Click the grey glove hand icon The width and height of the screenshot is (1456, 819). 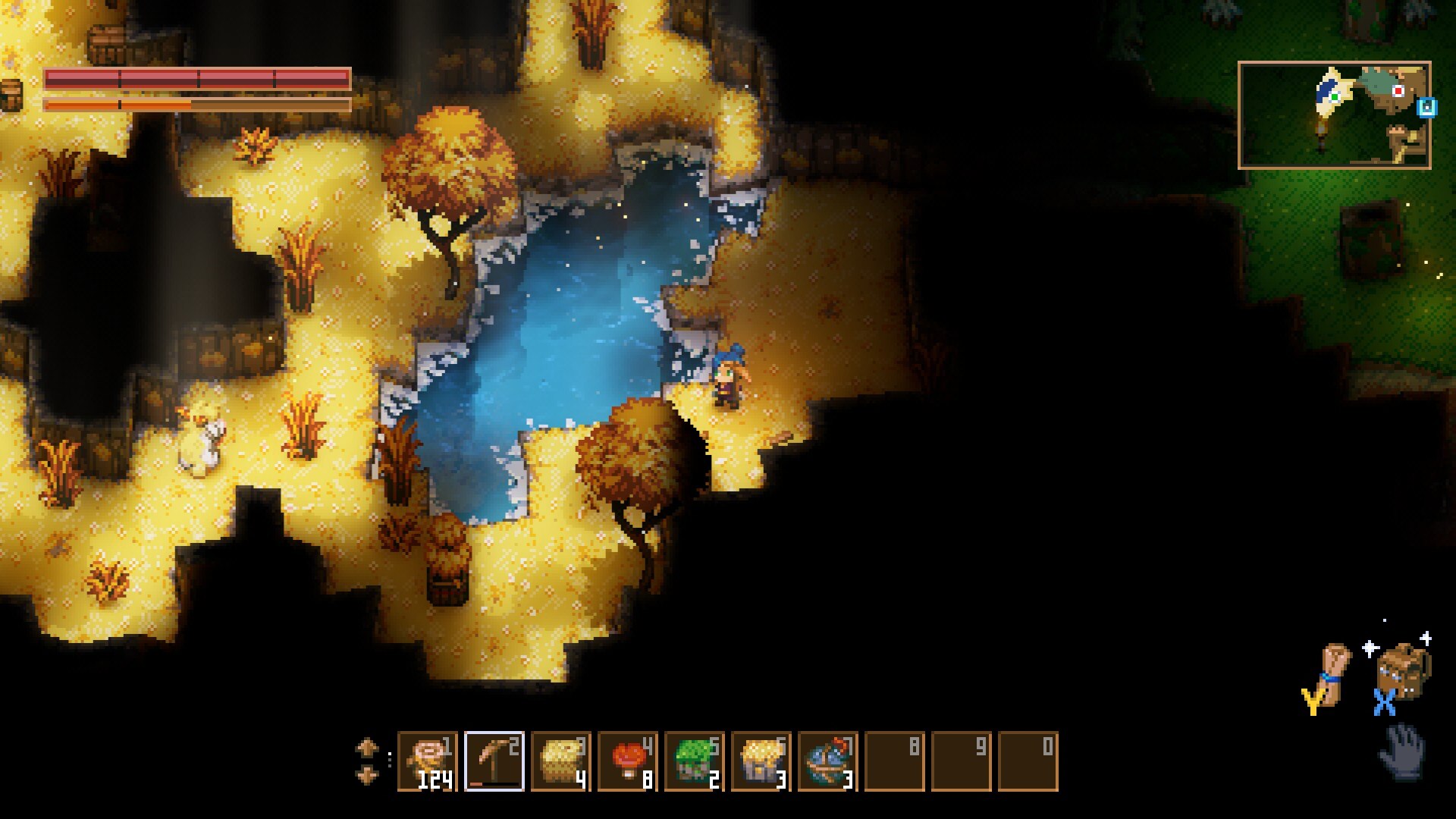coord(1402,751)
